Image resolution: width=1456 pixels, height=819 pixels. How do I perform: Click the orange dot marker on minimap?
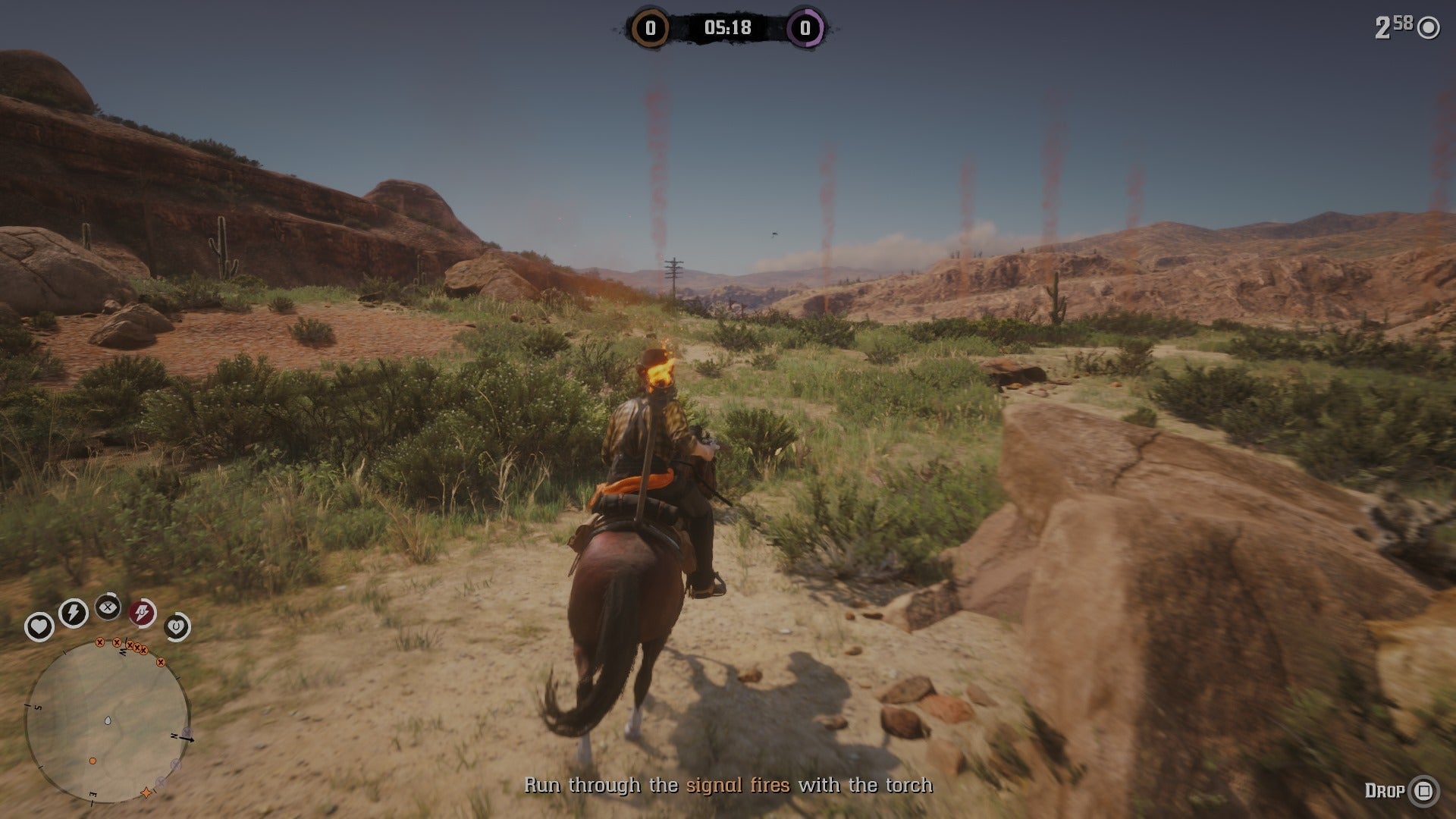pyautogui.click(x=93, y=760)
